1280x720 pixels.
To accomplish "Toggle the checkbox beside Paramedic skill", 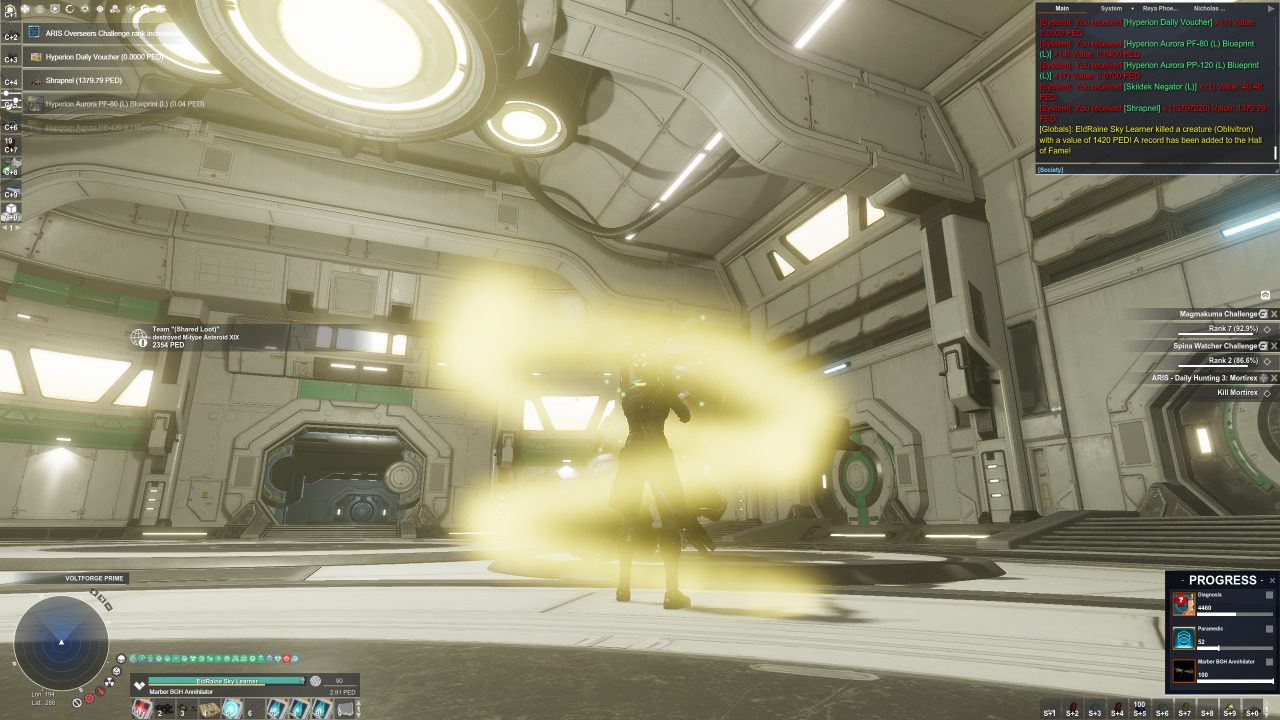I will point(1269,629).
